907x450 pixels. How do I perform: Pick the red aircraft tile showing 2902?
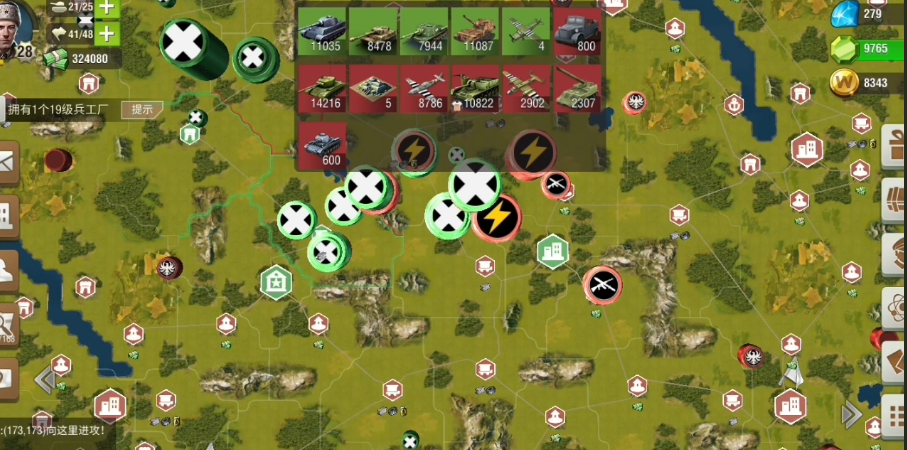click(x=526, y=88)
